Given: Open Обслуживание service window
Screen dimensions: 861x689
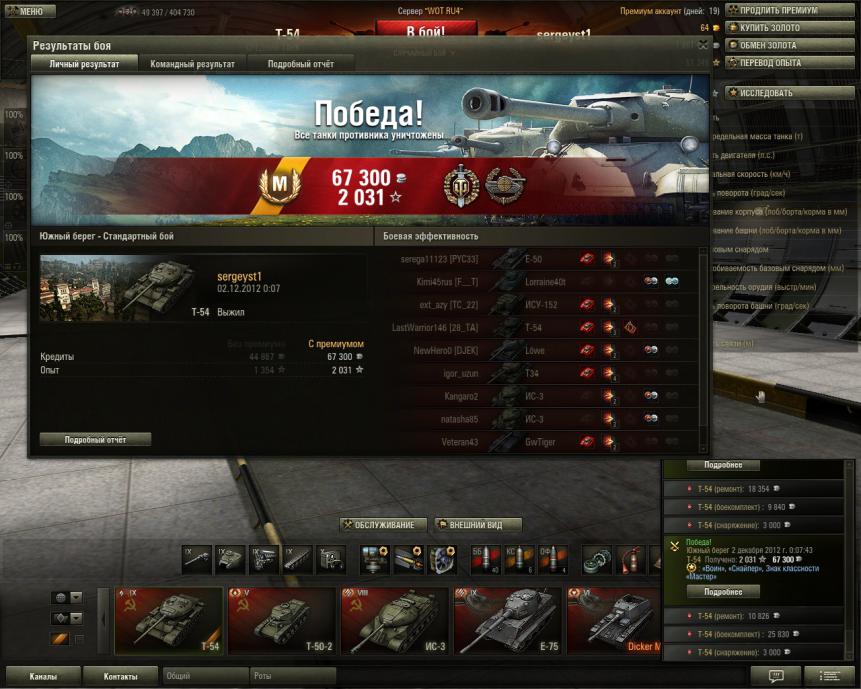Looking at the screenshot, I should [383, 525].
